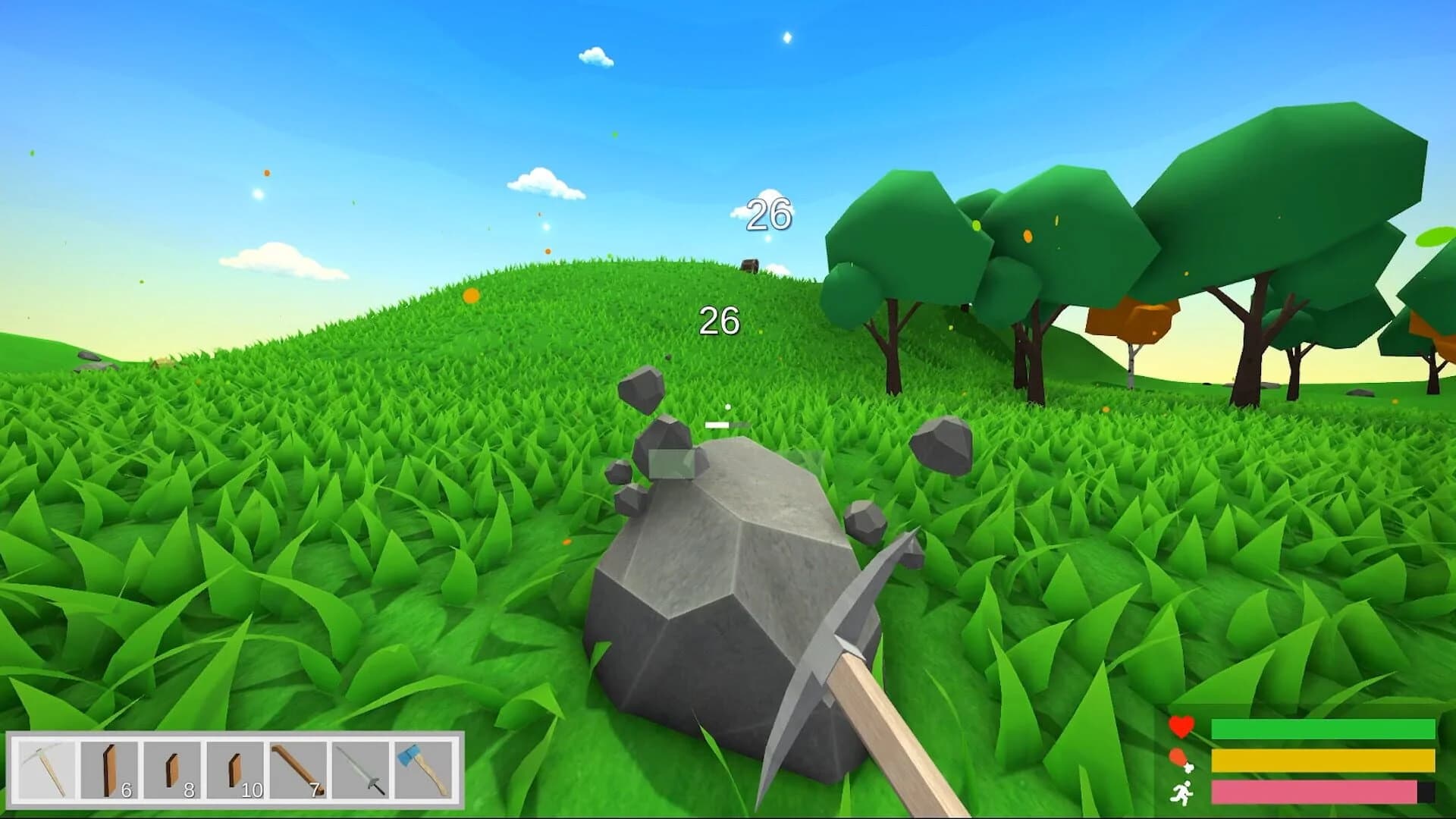The width and height of the screenshot is (1456, 819).
Task: Click the yellow hunger bar
Action: tap(1319, 761)
